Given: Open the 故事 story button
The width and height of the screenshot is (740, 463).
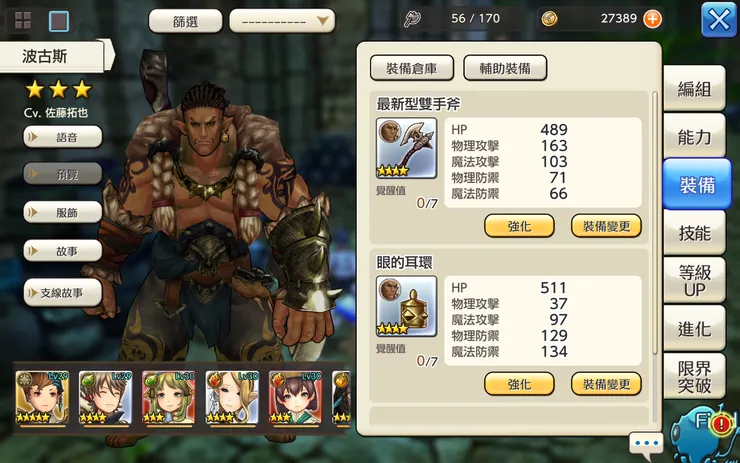Looking at the screenshot, I should click(x=62, y=251).
